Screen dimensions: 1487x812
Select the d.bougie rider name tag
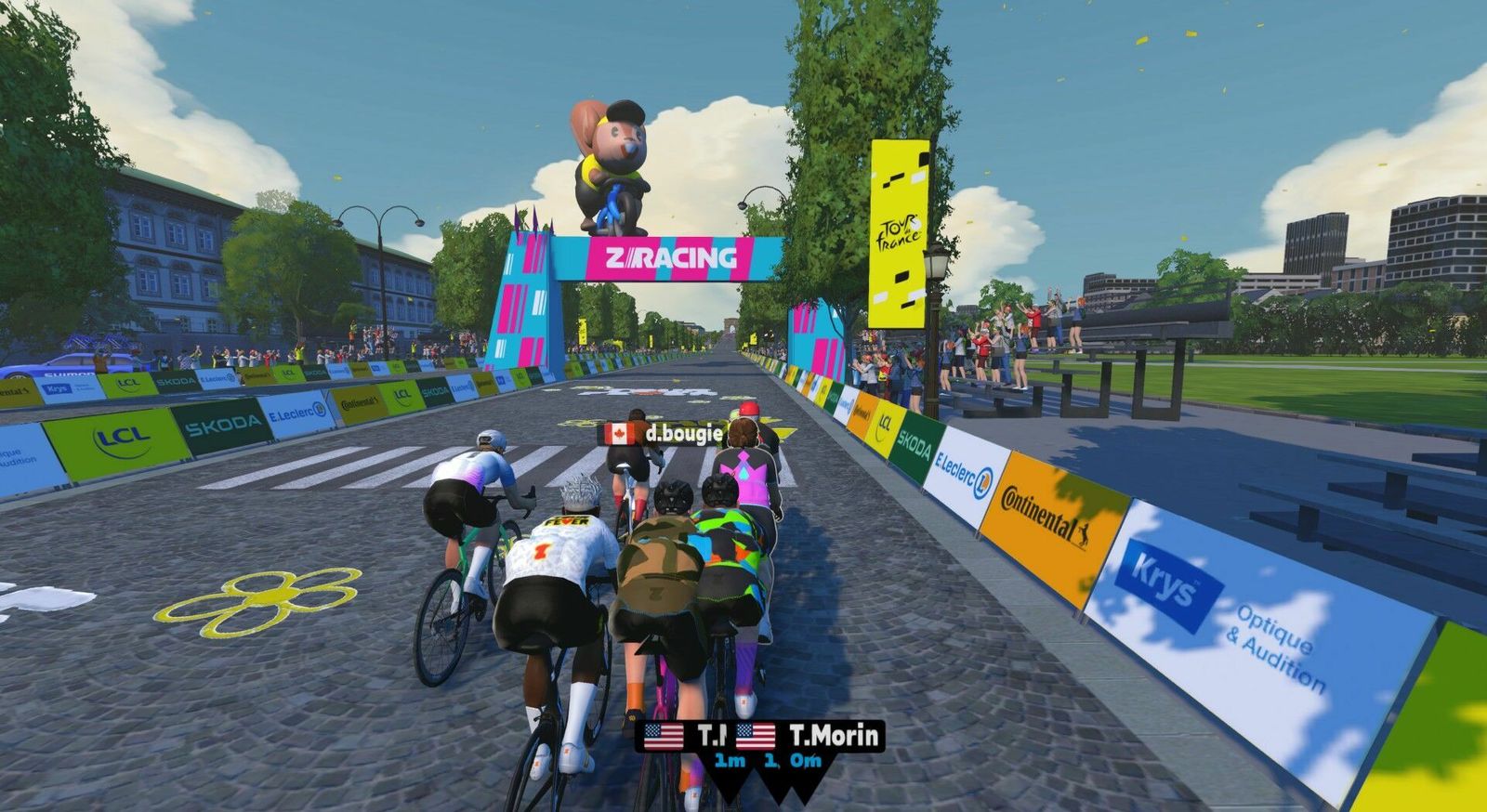(661, 434)
